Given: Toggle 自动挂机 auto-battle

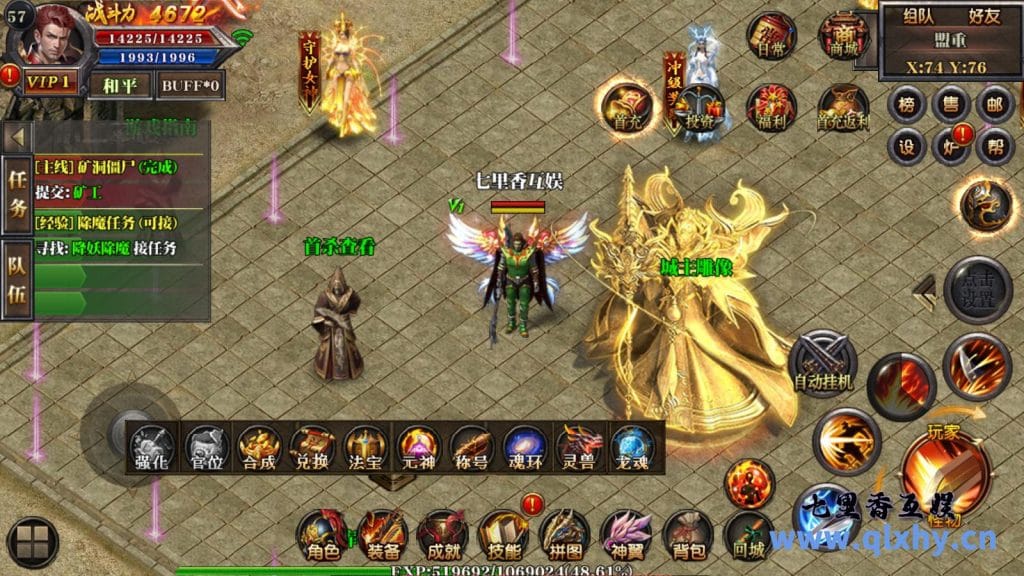Looking at the screenshot, I should tap(822, 360).
